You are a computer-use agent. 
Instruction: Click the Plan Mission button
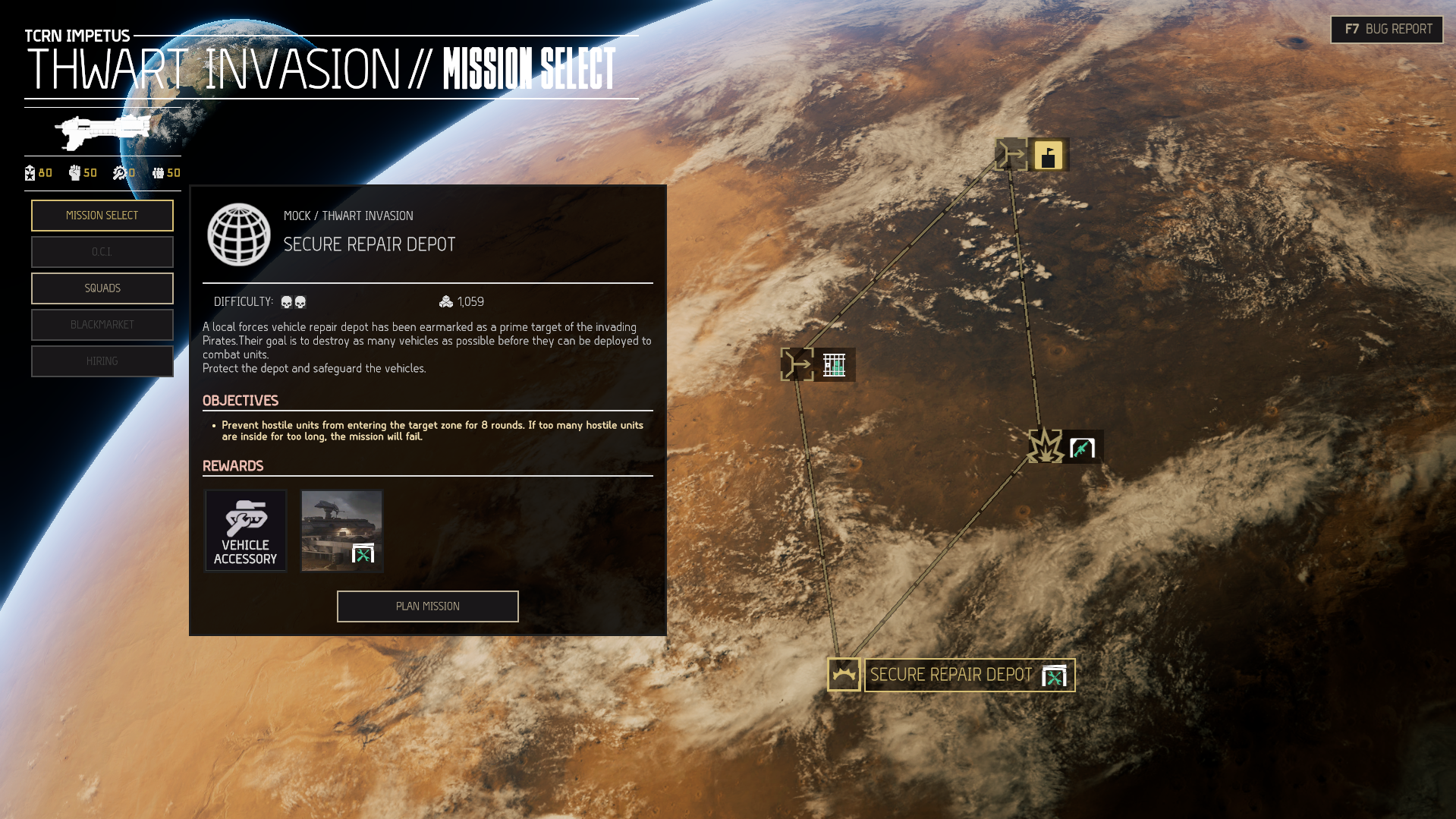tap(427, 606)
